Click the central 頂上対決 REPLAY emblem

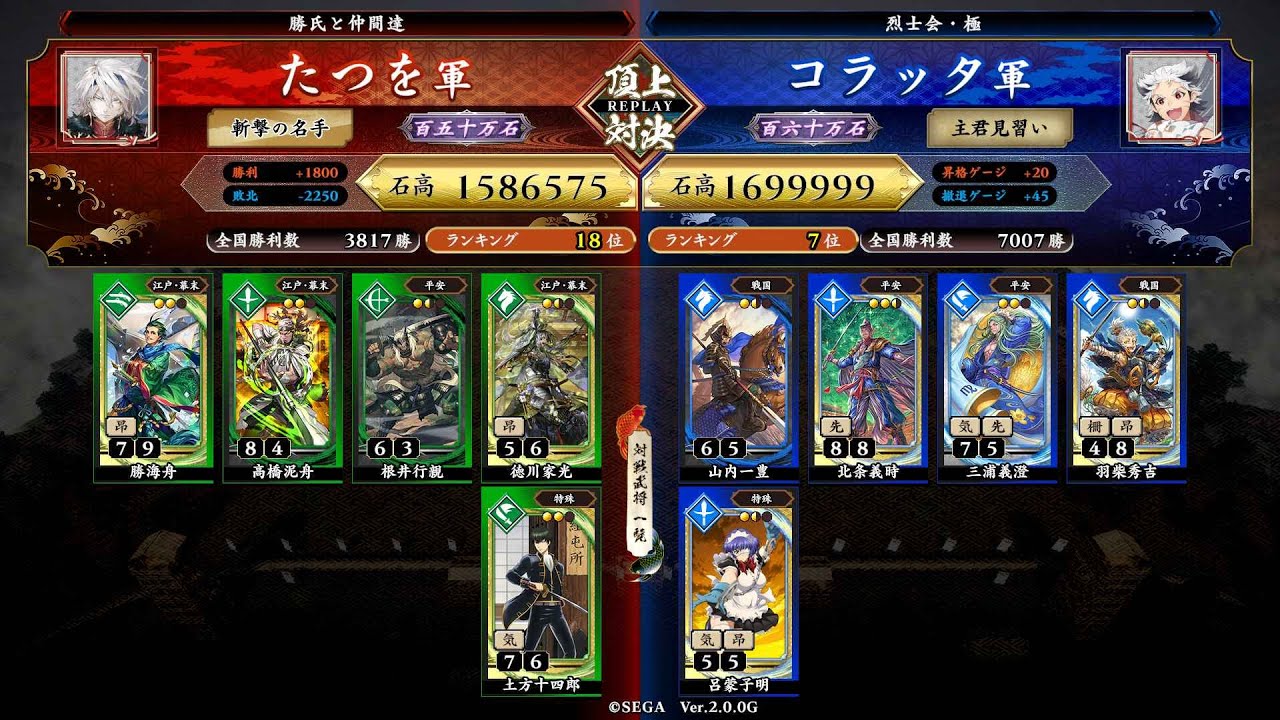[x=640, y=105]
